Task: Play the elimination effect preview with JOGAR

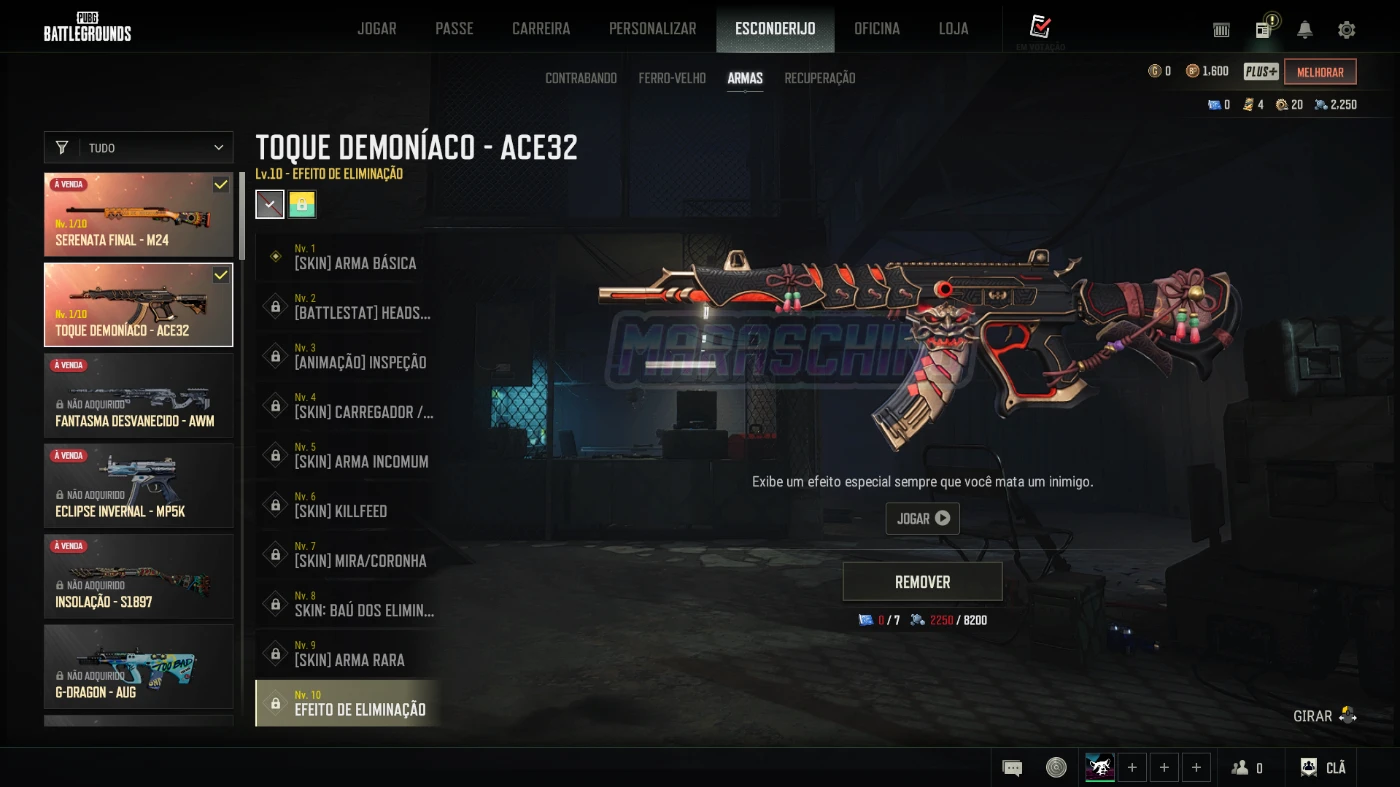Action: click(x=922, y=518)
